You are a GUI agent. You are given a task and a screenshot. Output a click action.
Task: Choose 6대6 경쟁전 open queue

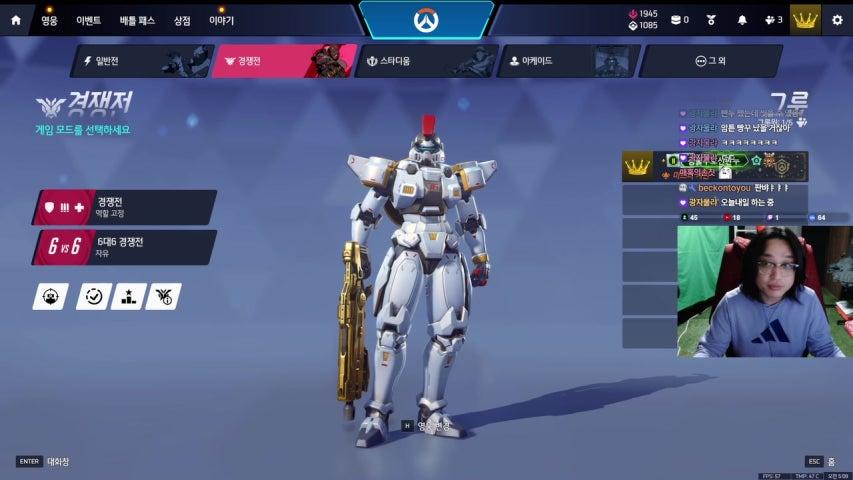point(125,247)
